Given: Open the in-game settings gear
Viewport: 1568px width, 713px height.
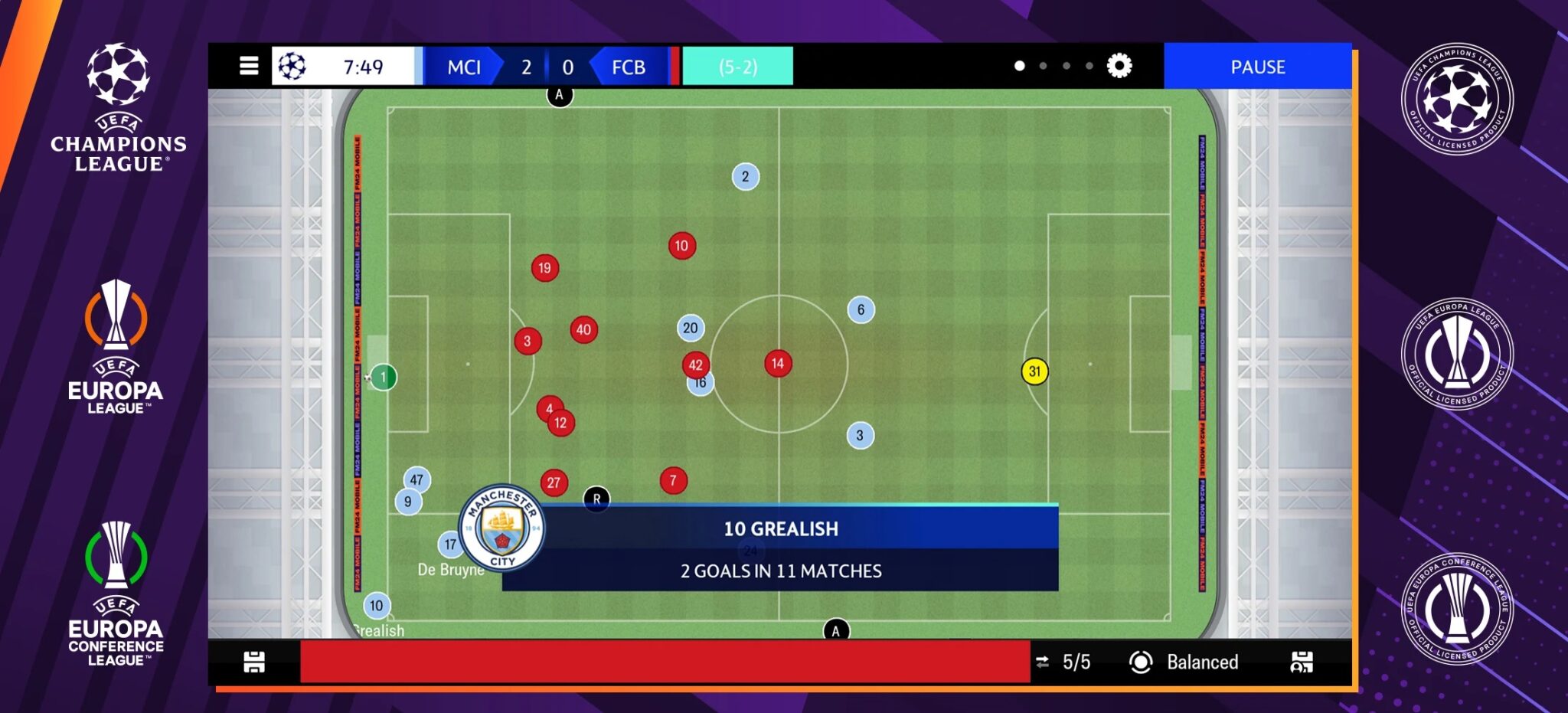Looking at the screenshot, I should (1121, 66).
